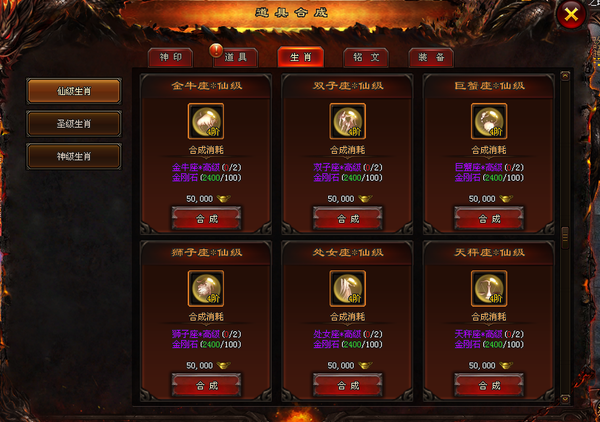Synthesize the 天秤座 仙级 item
The height and width of the screenshot is (422, 600).
point(489,385)
